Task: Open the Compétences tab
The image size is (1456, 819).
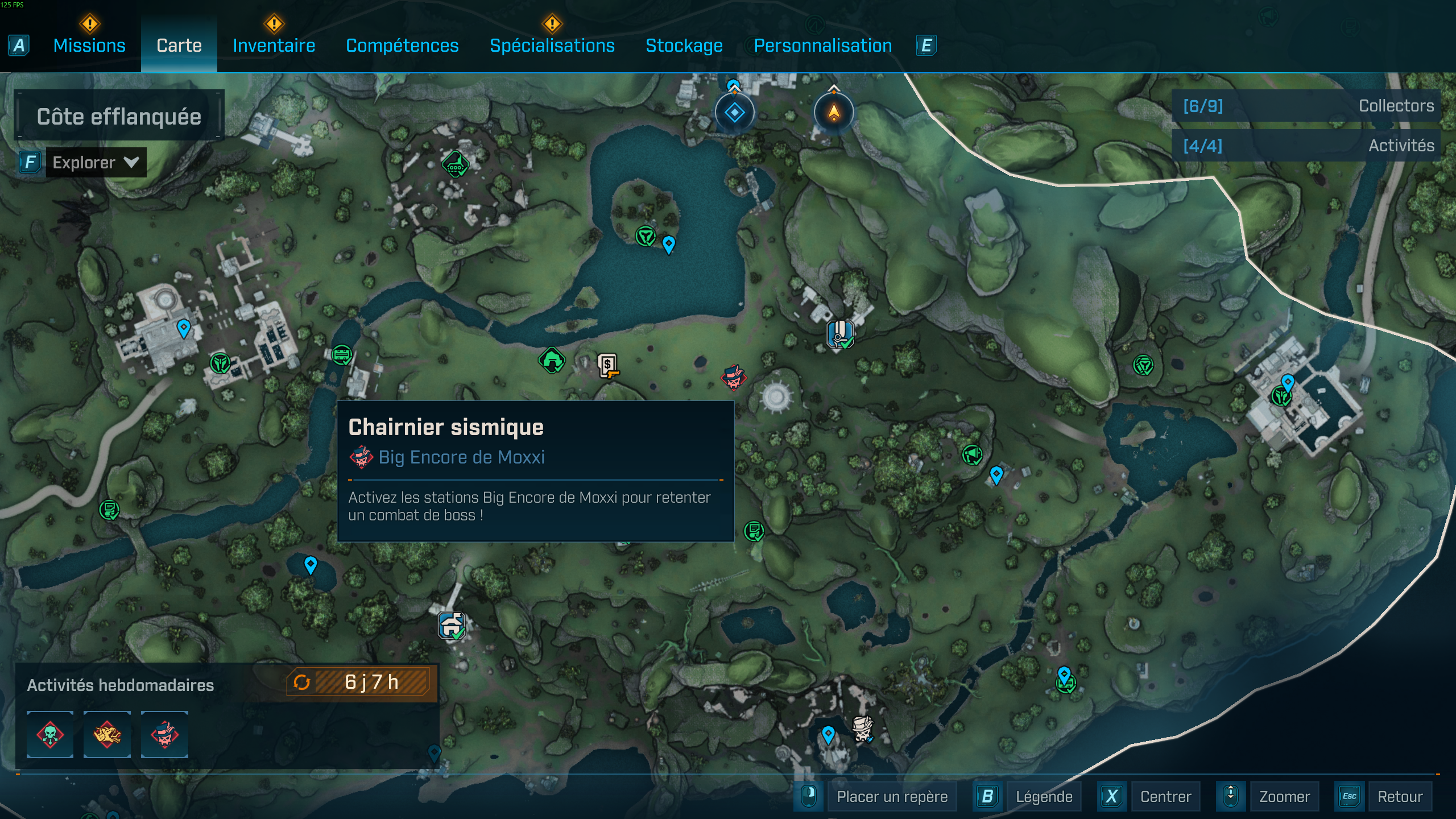Action: tap(402, 45)
